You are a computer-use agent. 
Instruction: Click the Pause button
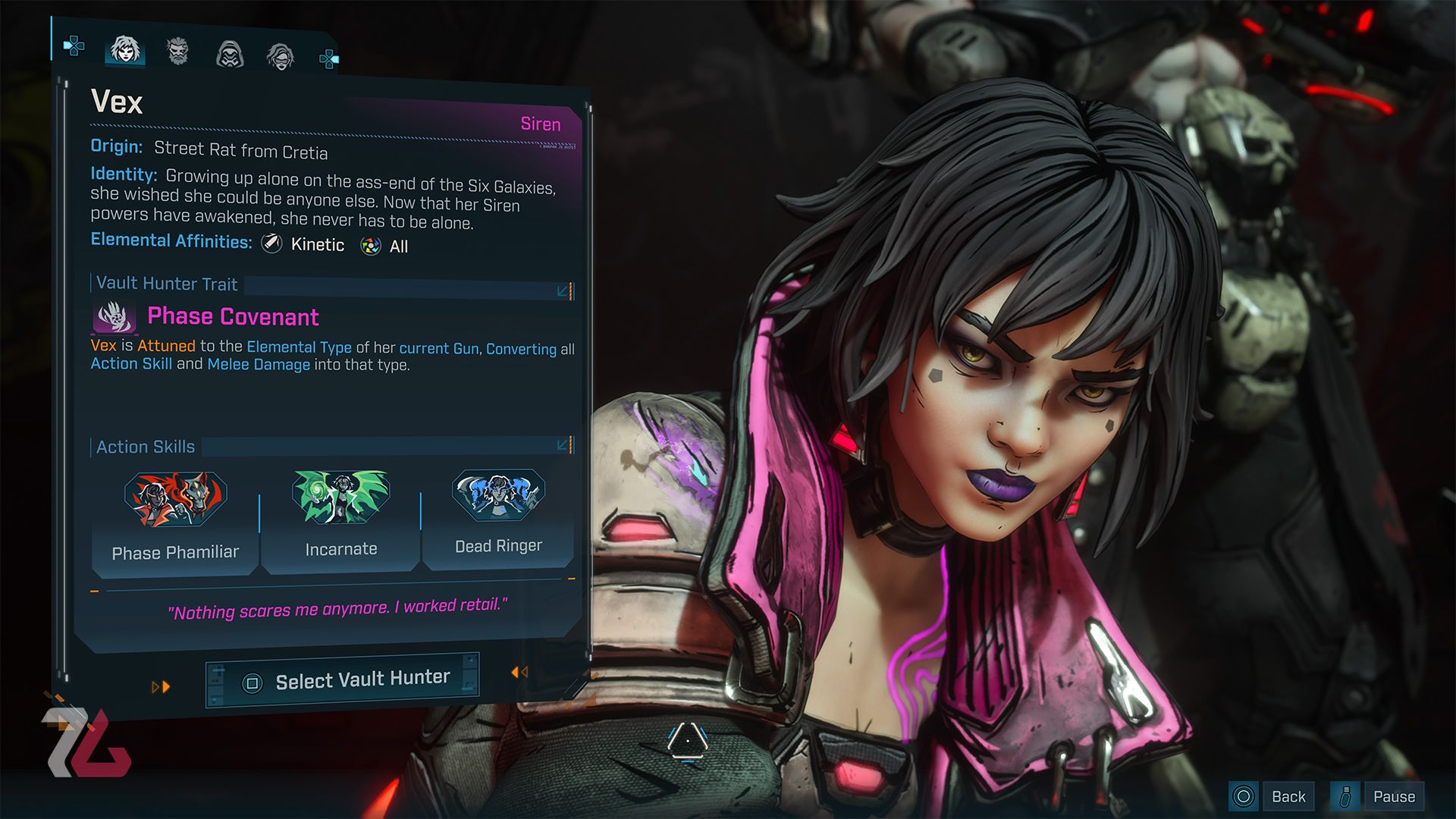1377,796
